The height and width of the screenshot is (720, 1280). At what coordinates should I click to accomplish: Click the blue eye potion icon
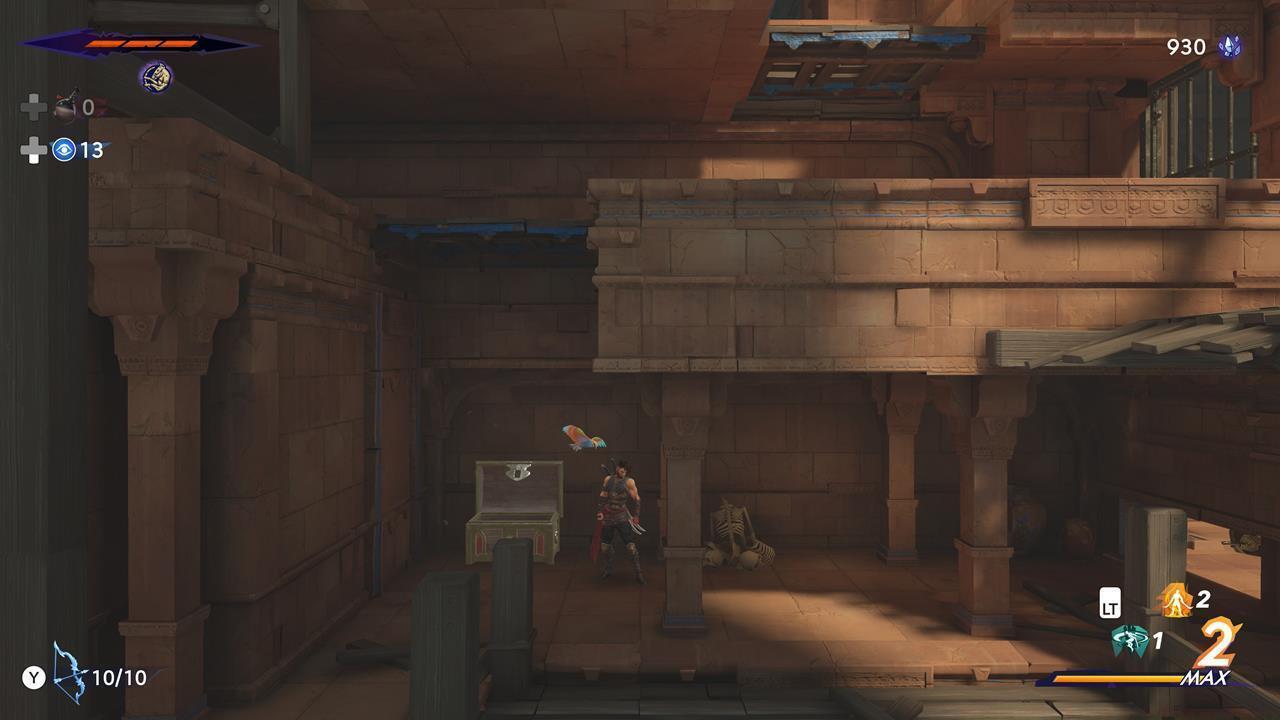point(65,150)
